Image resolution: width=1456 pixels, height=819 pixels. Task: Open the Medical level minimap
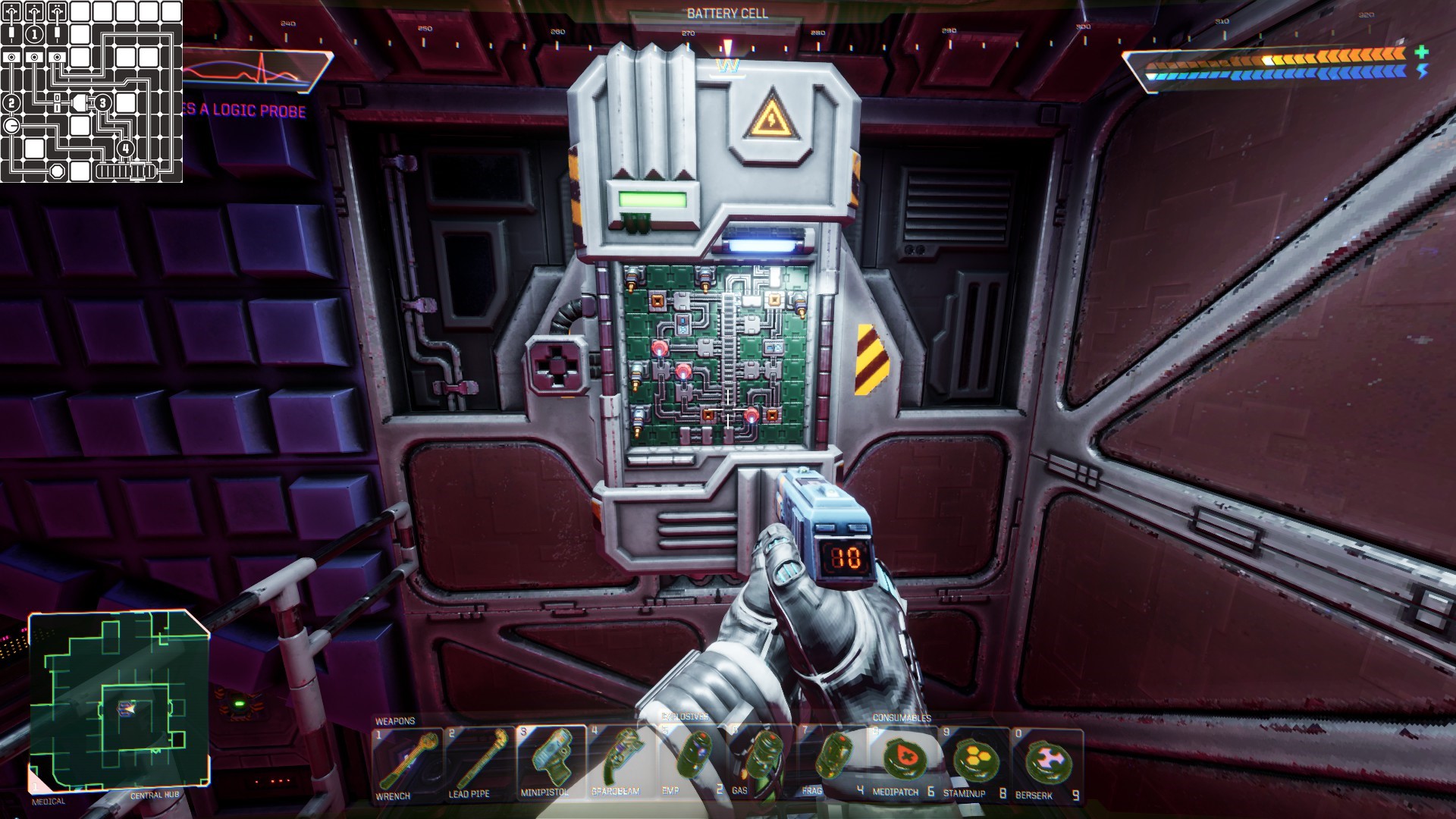click(119, 701)
